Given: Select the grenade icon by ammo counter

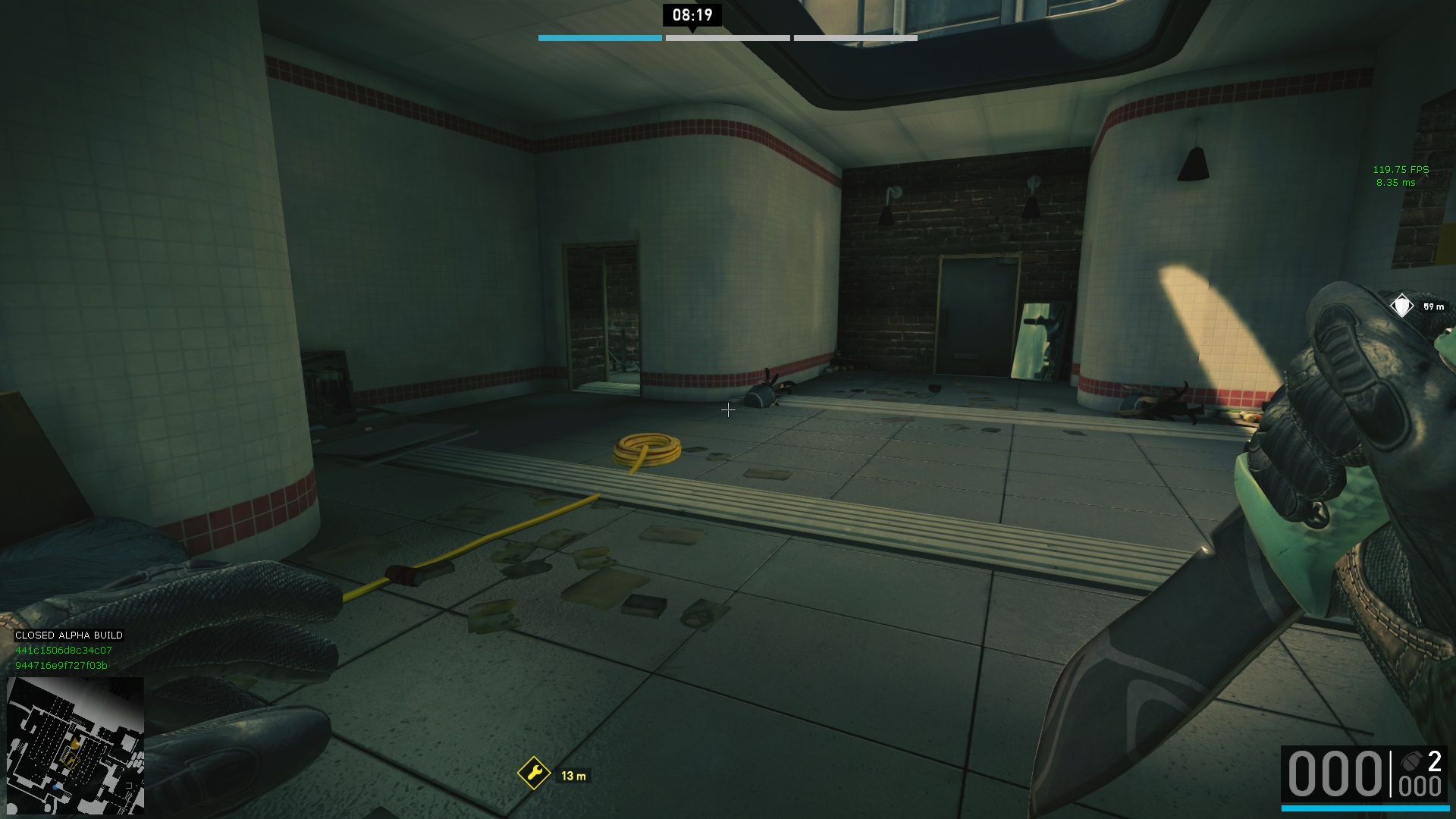Looking at the screenshot, I should [1412, 761].
